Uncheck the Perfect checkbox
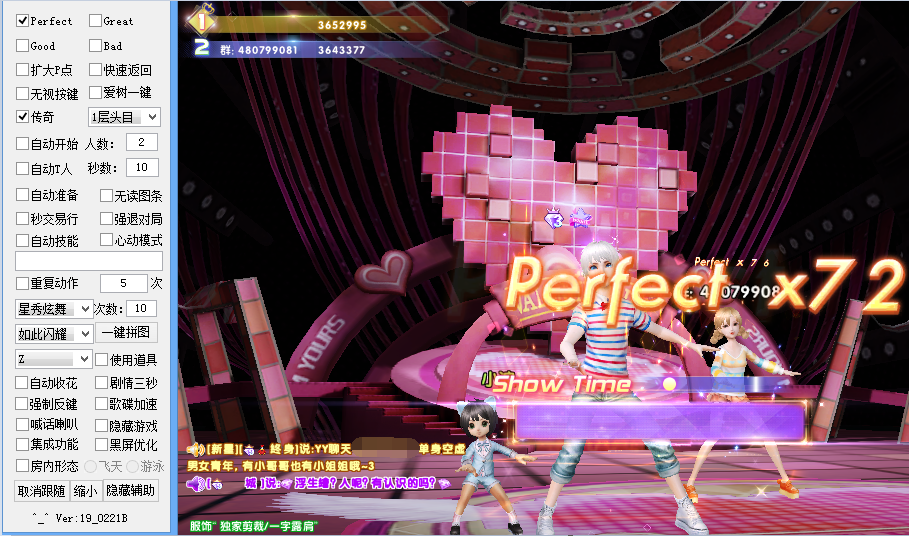This screenshot has width=909, height=536. click(x=23, y=20)
